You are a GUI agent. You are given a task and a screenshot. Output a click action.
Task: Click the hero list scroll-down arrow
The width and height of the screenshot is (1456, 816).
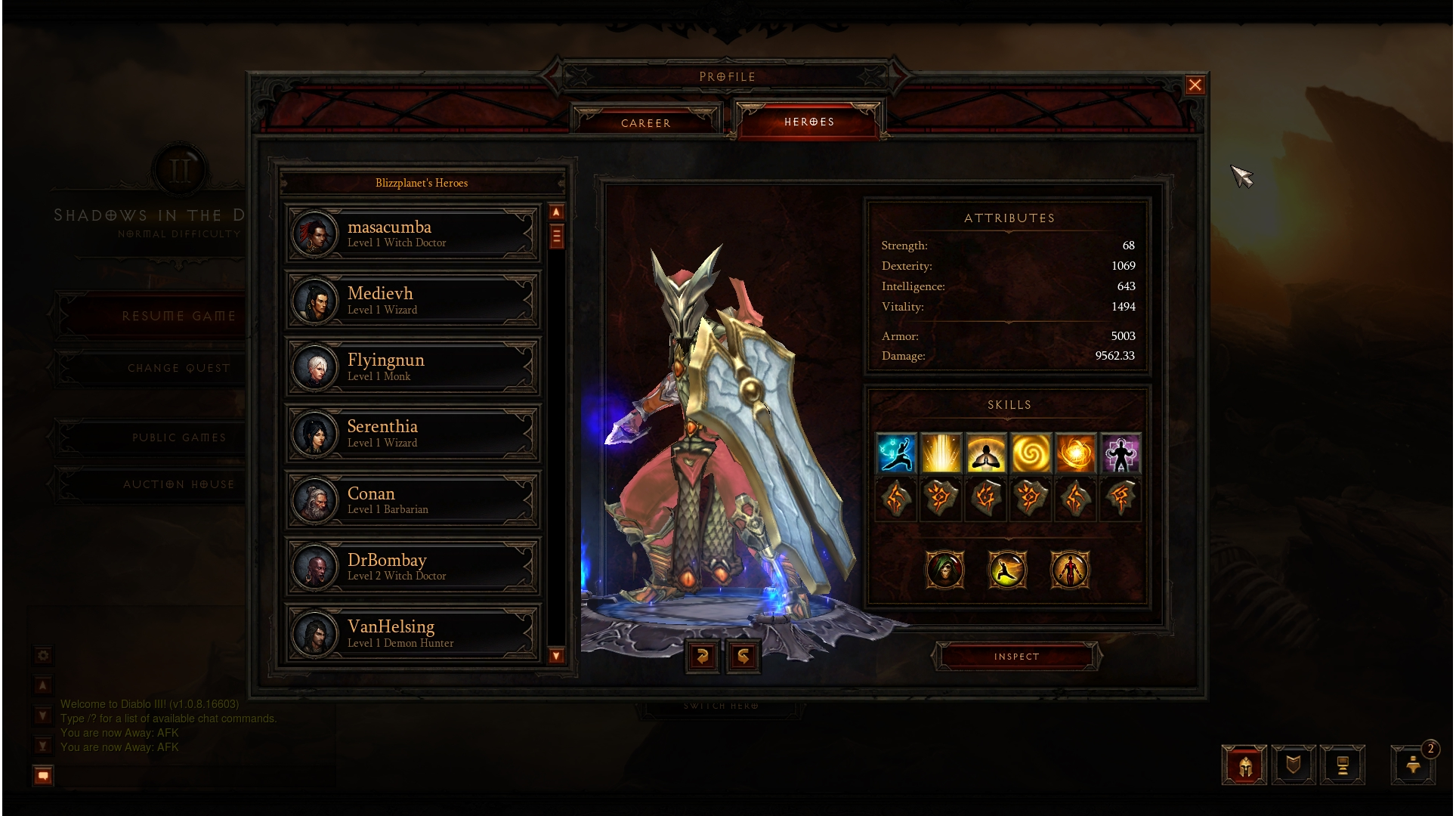pos(556,655)
